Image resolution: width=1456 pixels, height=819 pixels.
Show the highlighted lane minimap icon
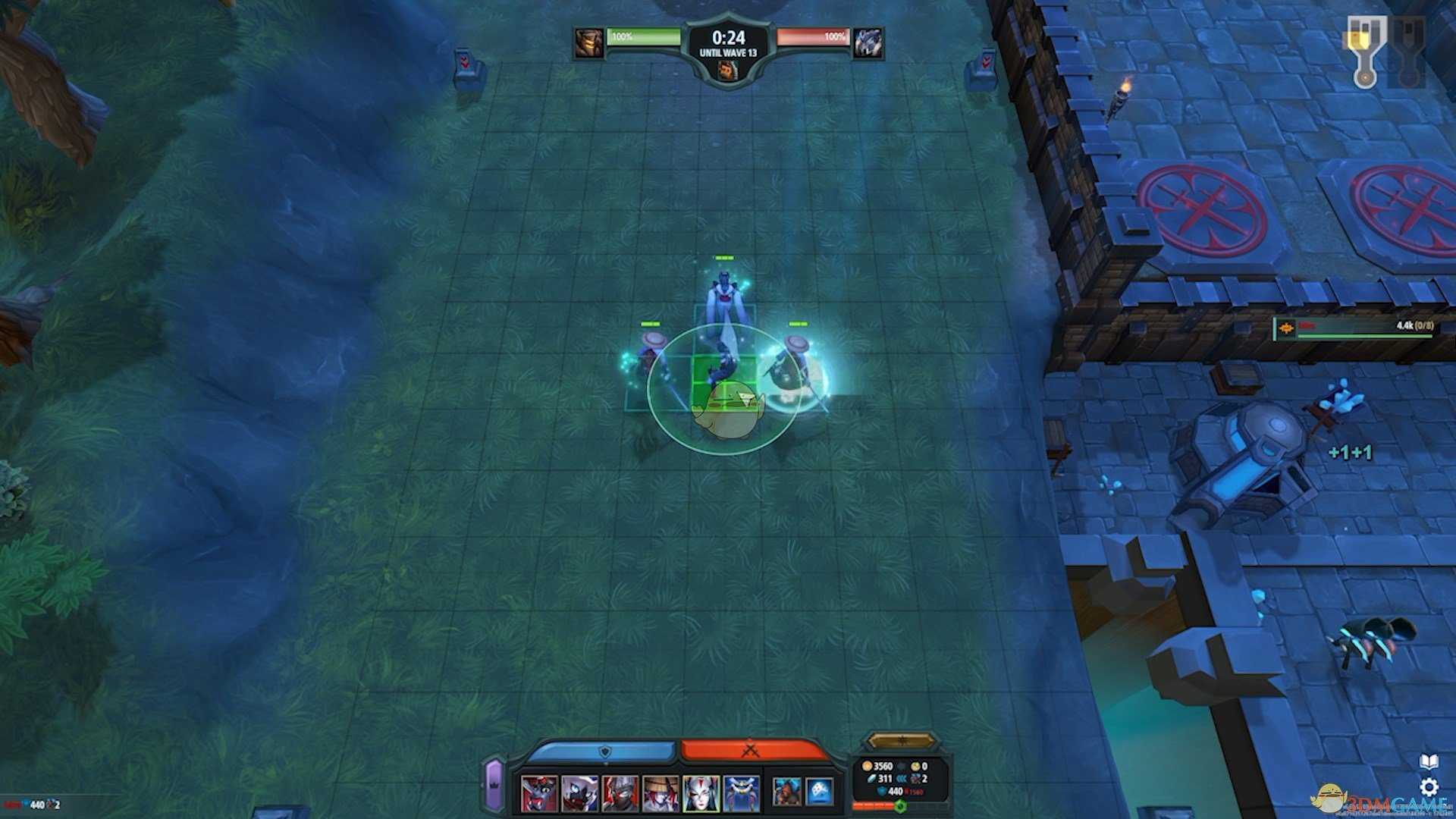1365,52
